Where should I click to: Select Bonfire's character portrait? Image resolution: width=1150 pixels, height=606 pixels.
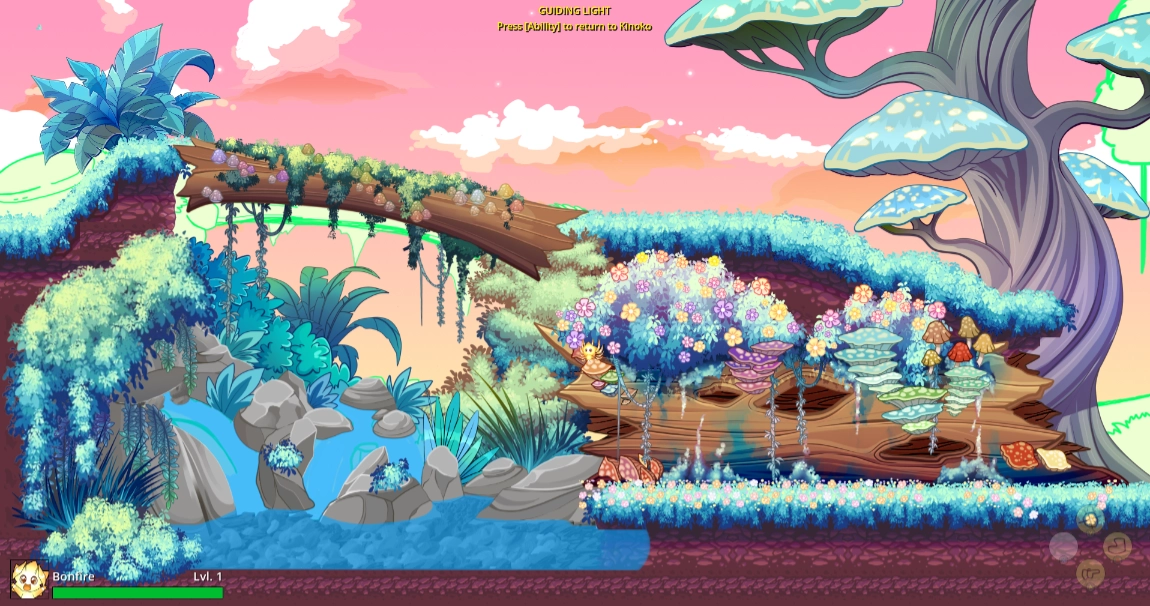point(29,580)
